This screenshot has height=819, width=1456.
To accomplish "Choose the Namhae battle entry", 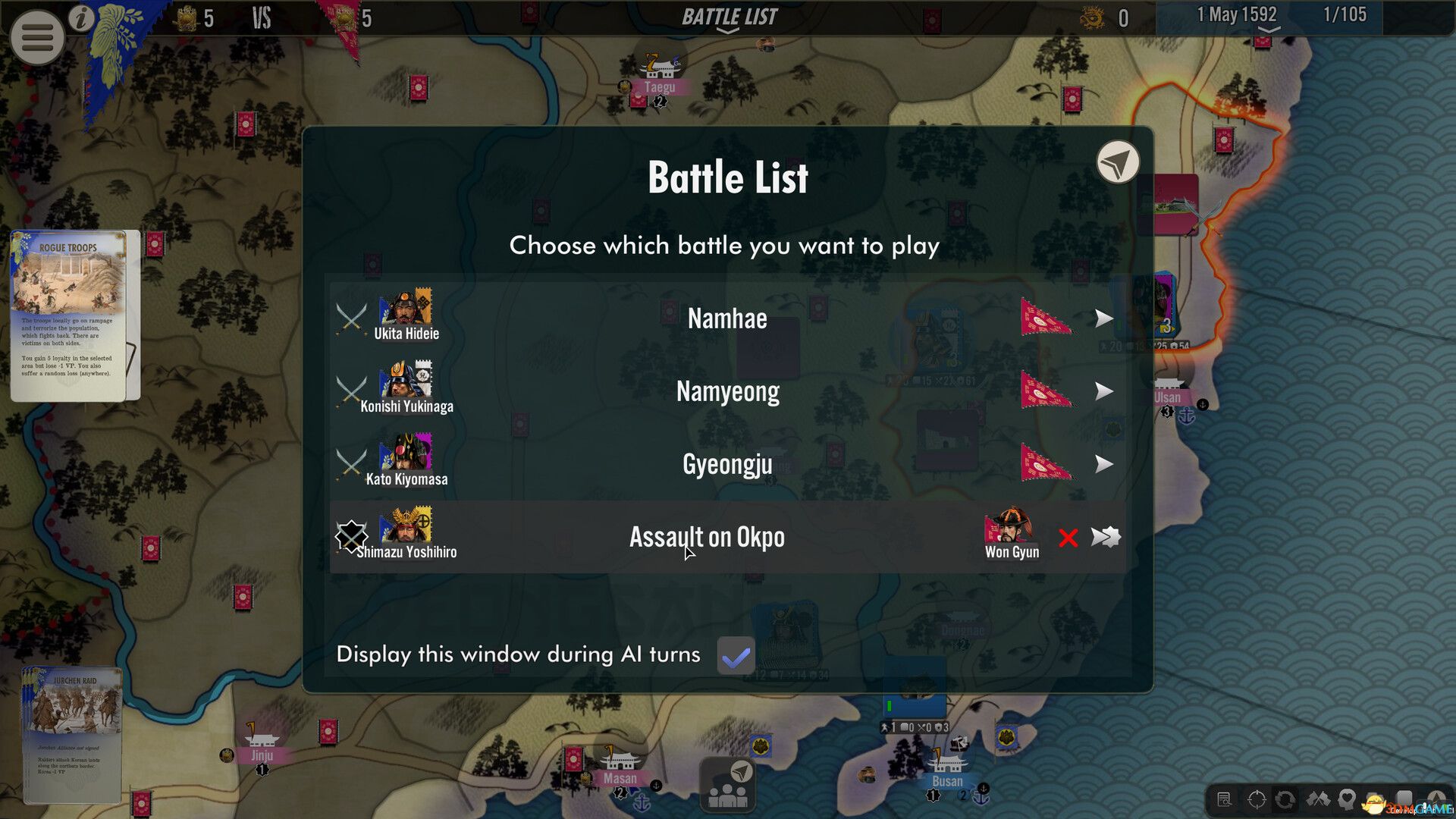I will click(x=726, y=319).
